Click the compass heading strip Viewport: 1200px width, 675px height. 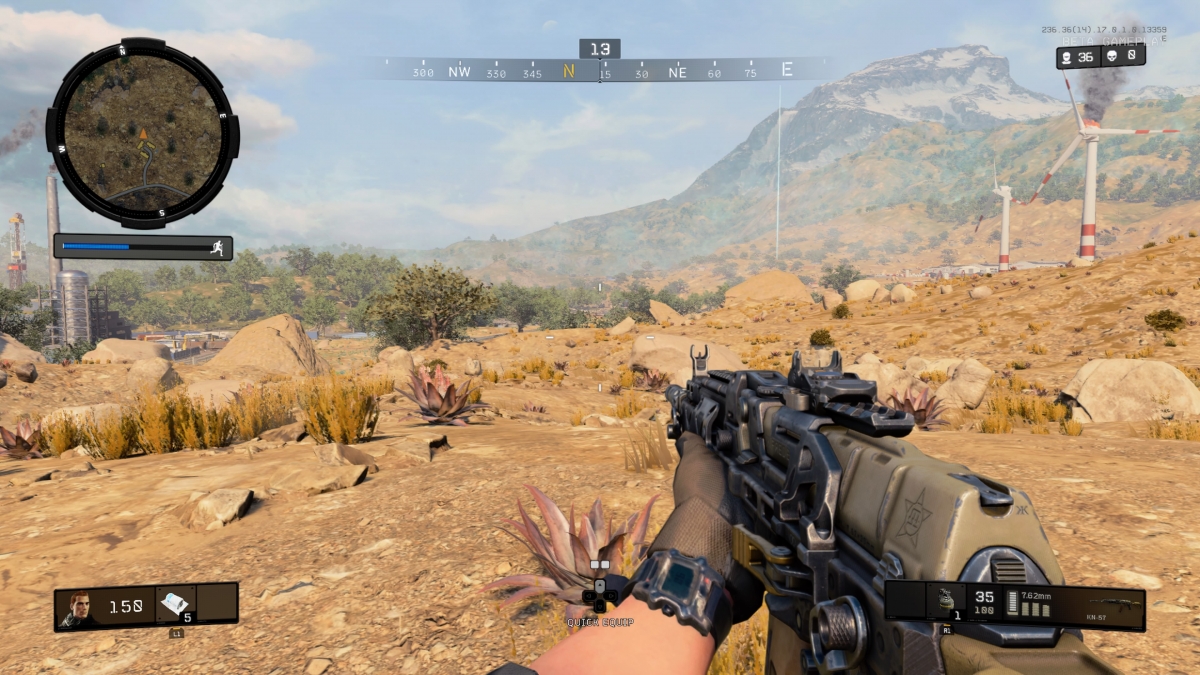tap(600, 71)
